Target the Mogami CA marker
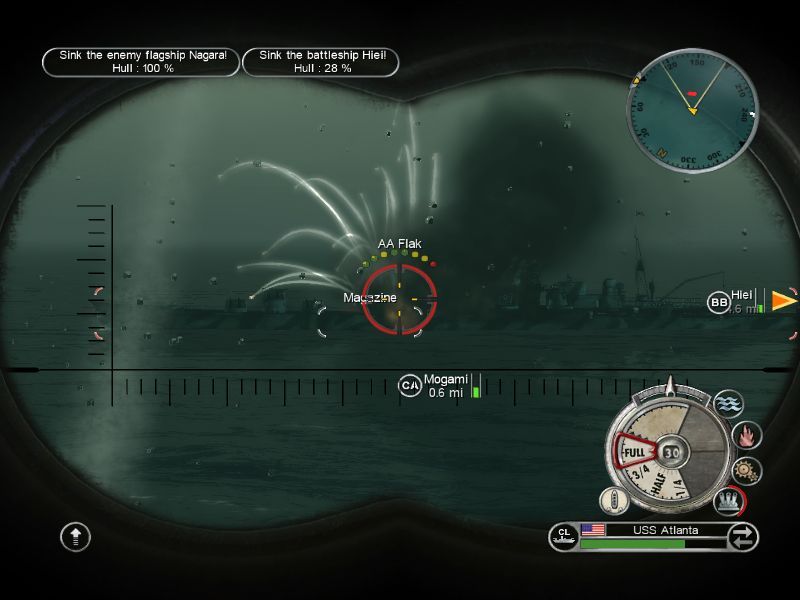The height and width of the screenshot is (600, 800). click(x=410, y=385)
